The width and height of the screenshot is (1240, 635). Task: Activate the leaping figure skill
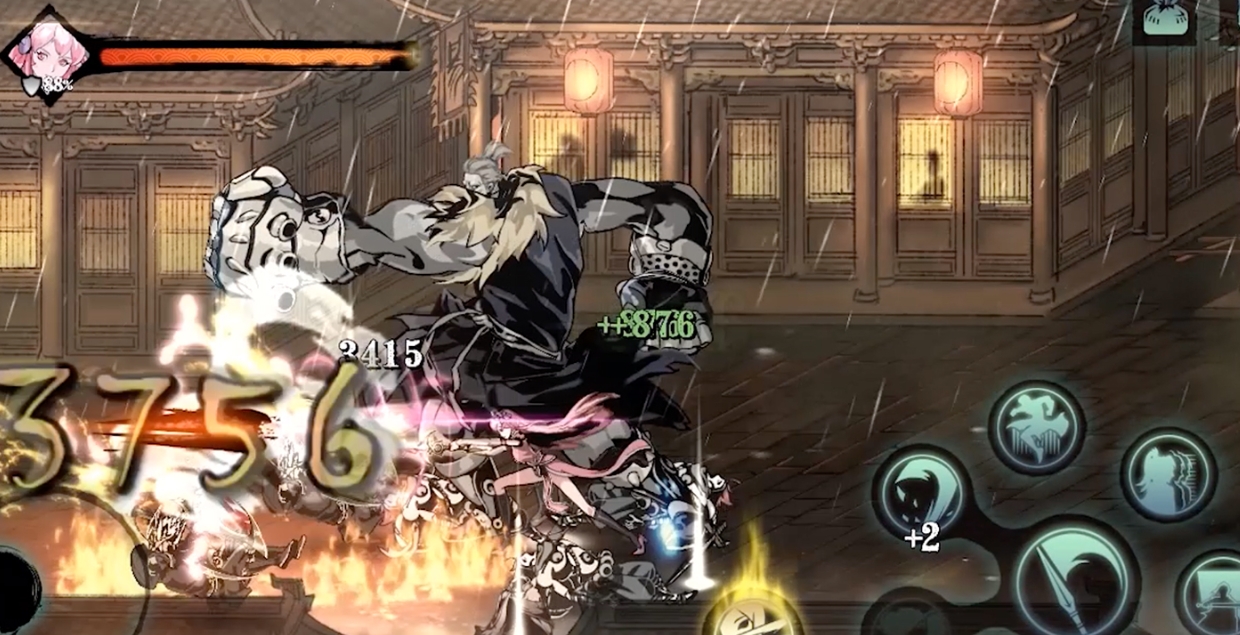click(x=1037, y=427)
